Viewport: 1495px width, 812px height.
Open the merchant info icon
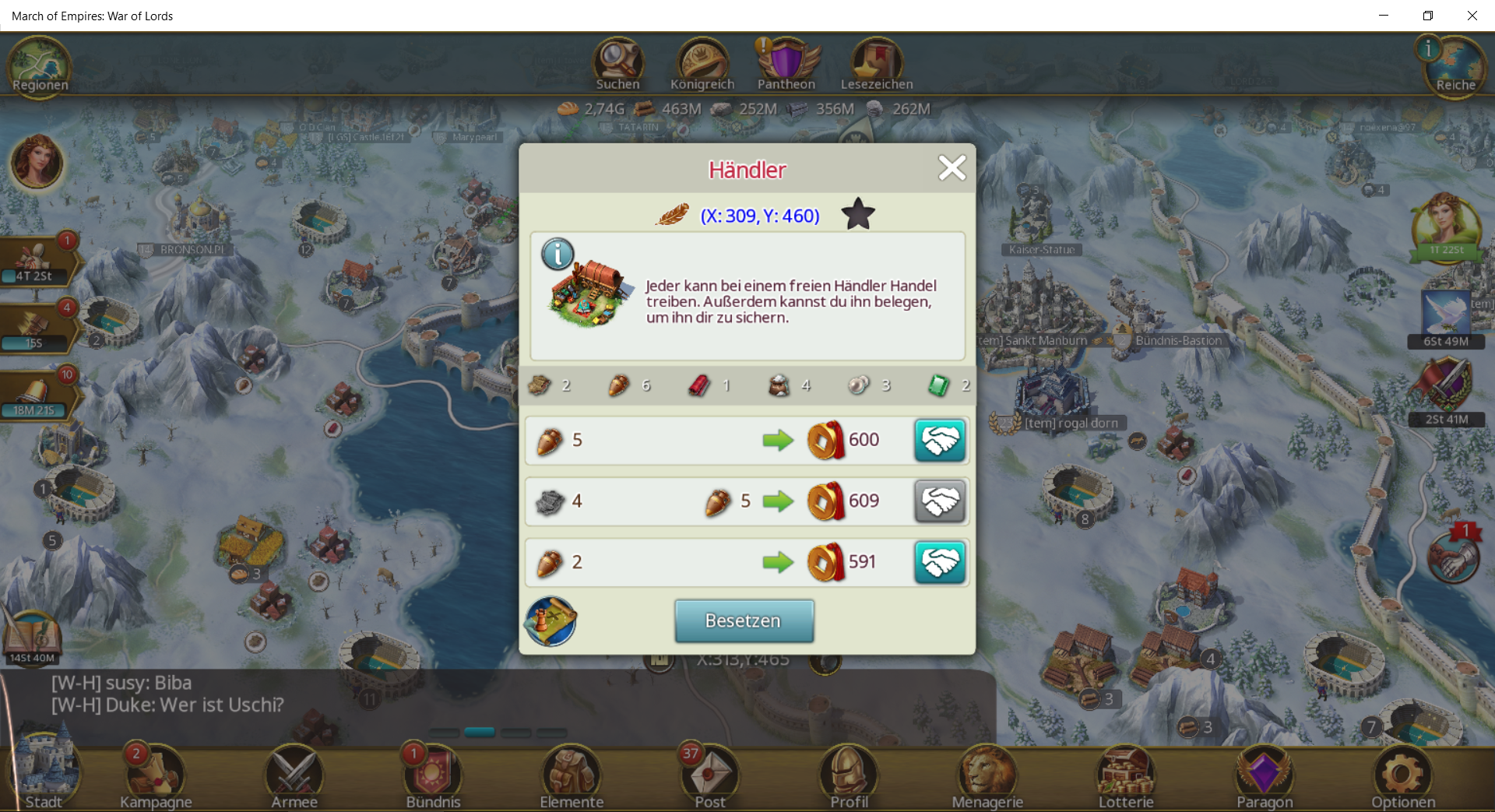(558, 255)
